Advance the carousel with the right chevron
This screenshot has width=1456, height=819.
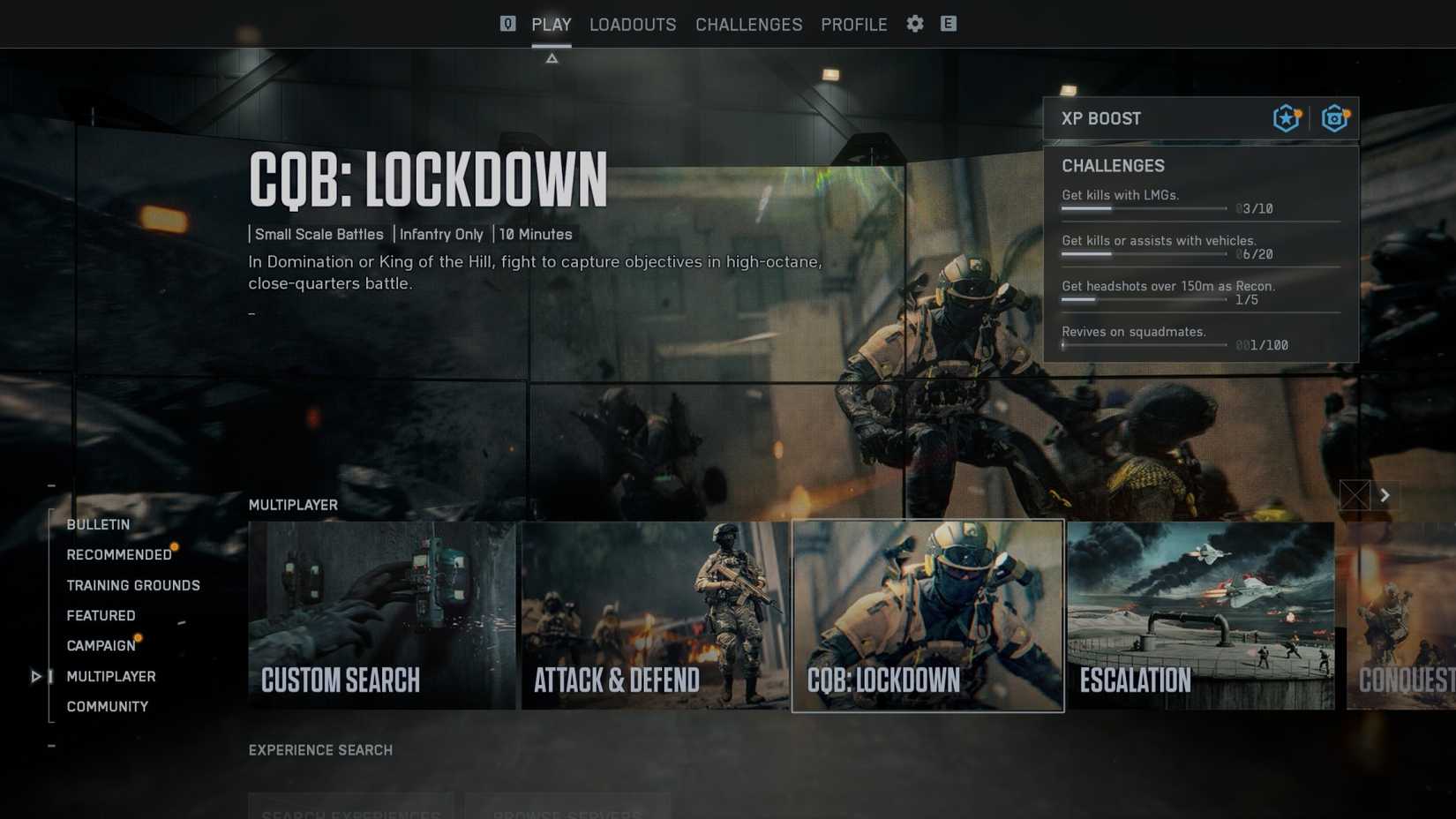(x=1385, y=495)
